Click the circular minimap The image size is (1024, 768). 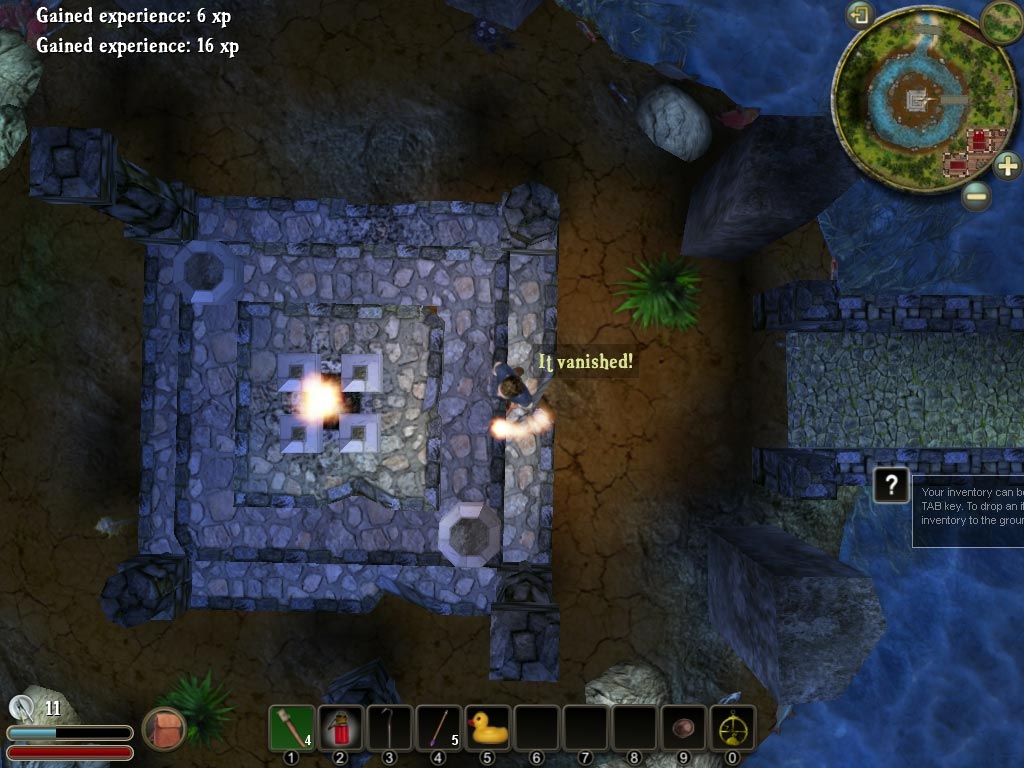908,101
